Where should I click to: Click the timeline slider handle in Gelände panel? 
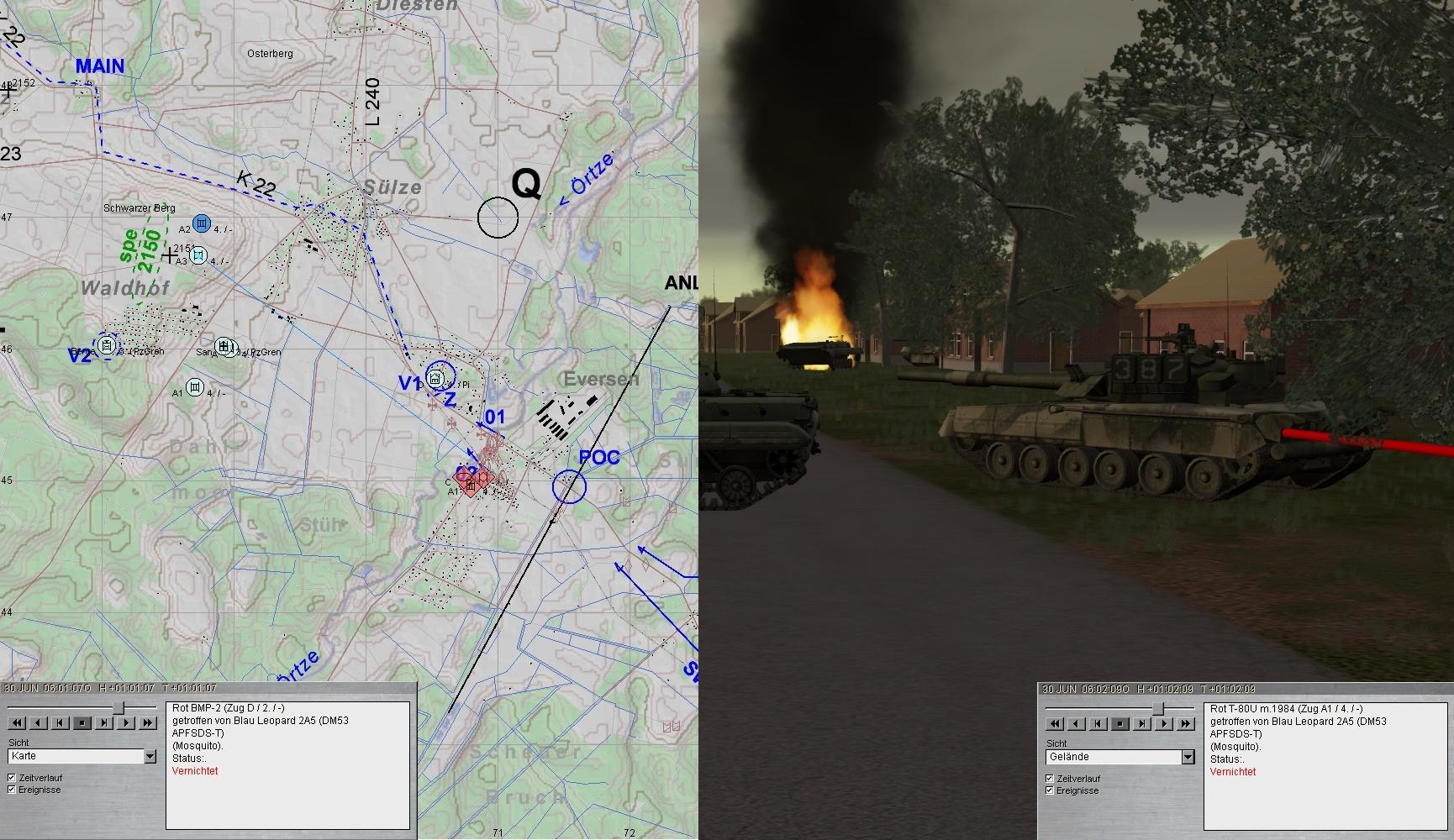point(1157,709)
